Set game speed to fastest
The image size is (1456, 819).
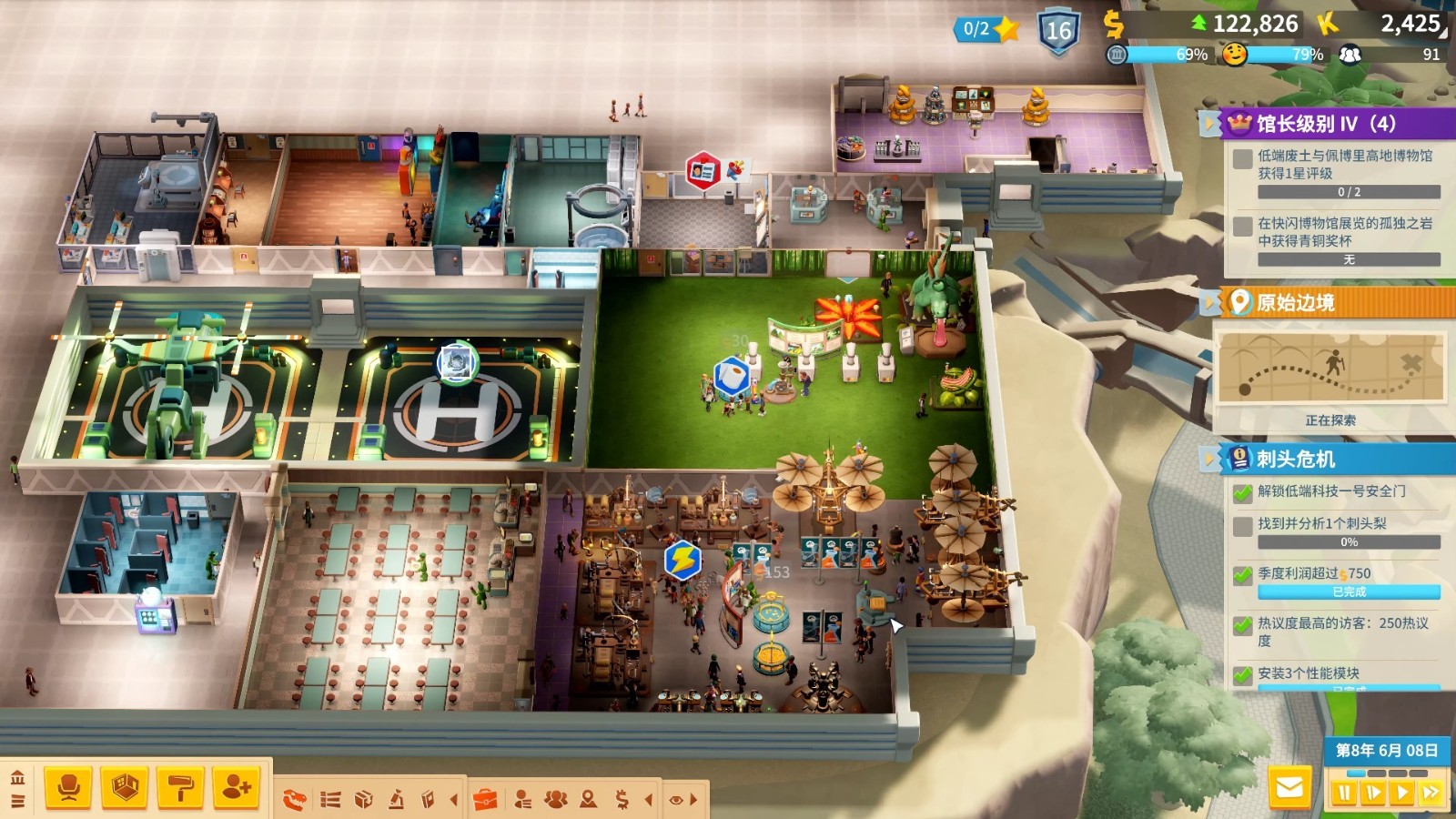coord(1431,793)
